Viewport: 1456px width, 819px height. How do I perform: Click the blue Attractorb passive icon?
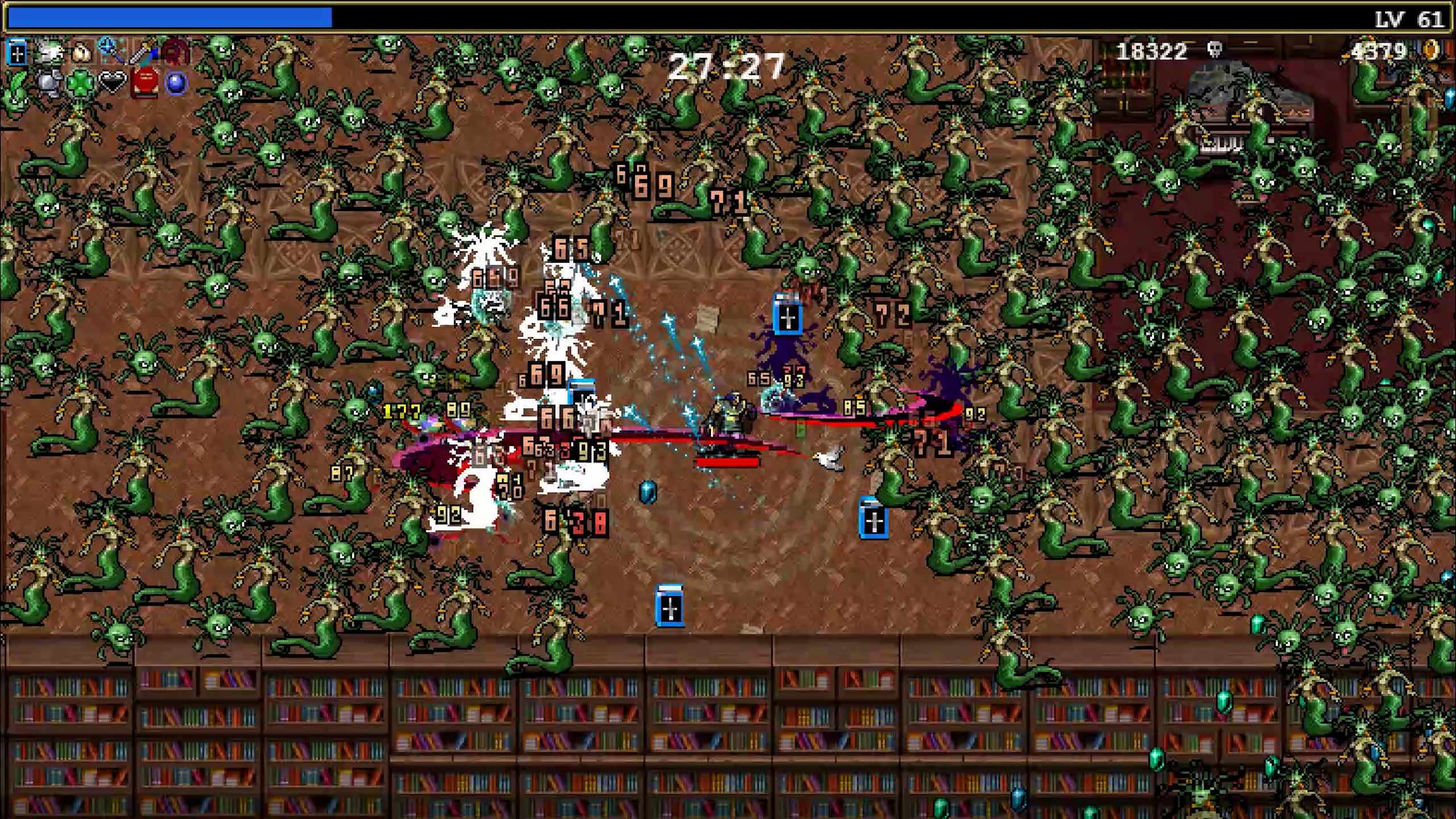pos(176,84)
